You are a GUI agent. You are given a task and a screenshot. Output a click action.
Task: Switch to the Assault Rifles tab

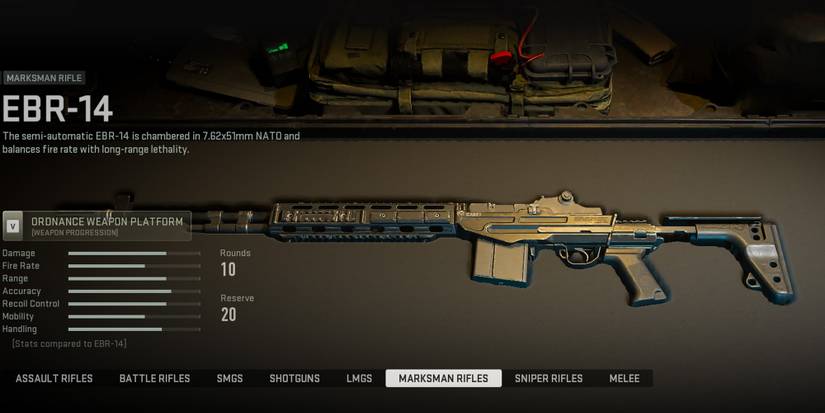point(54,379)
